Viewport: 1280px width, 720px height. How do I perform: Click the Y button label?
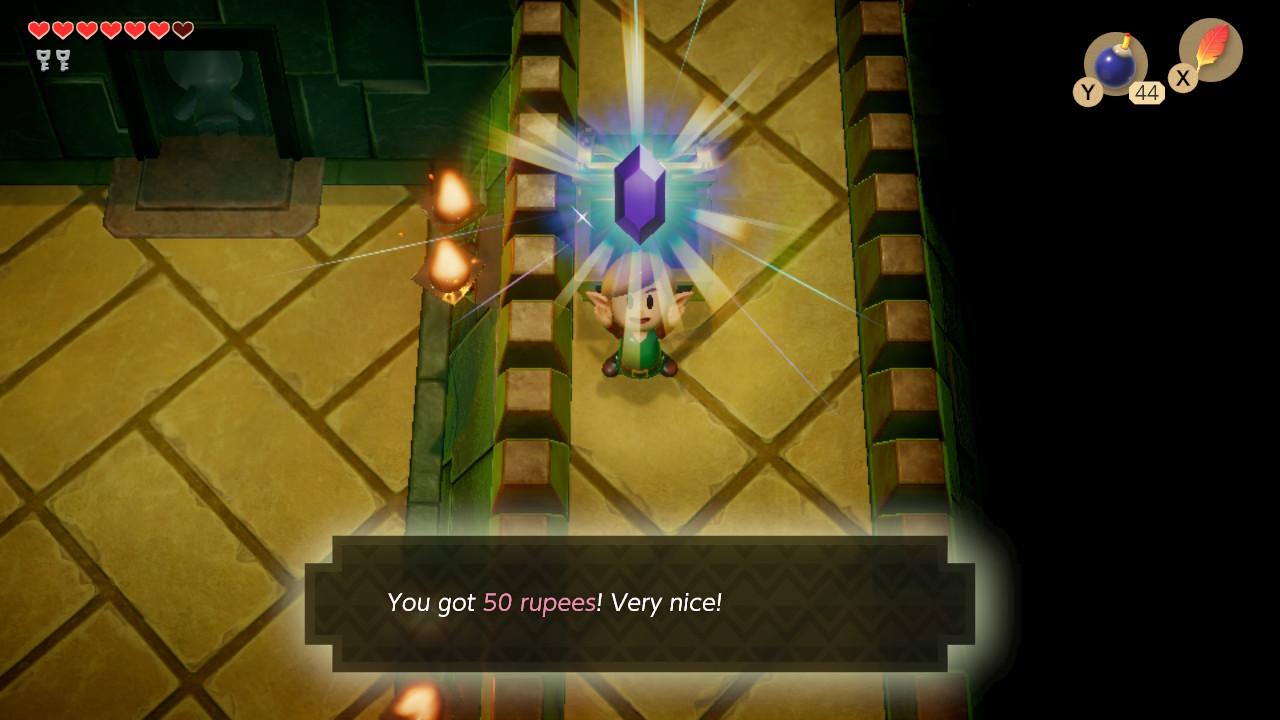click(x=1088, y=92)
